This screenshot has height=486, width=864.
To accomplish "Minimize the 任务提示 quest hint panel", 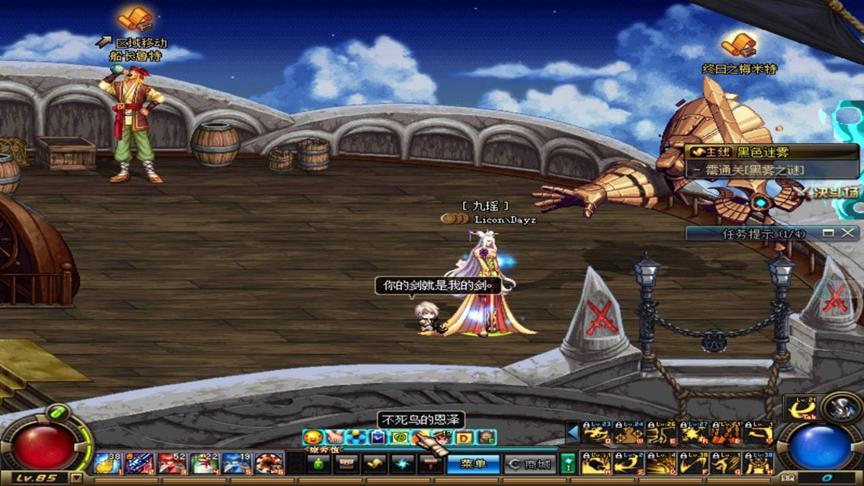I will point(829,233).
